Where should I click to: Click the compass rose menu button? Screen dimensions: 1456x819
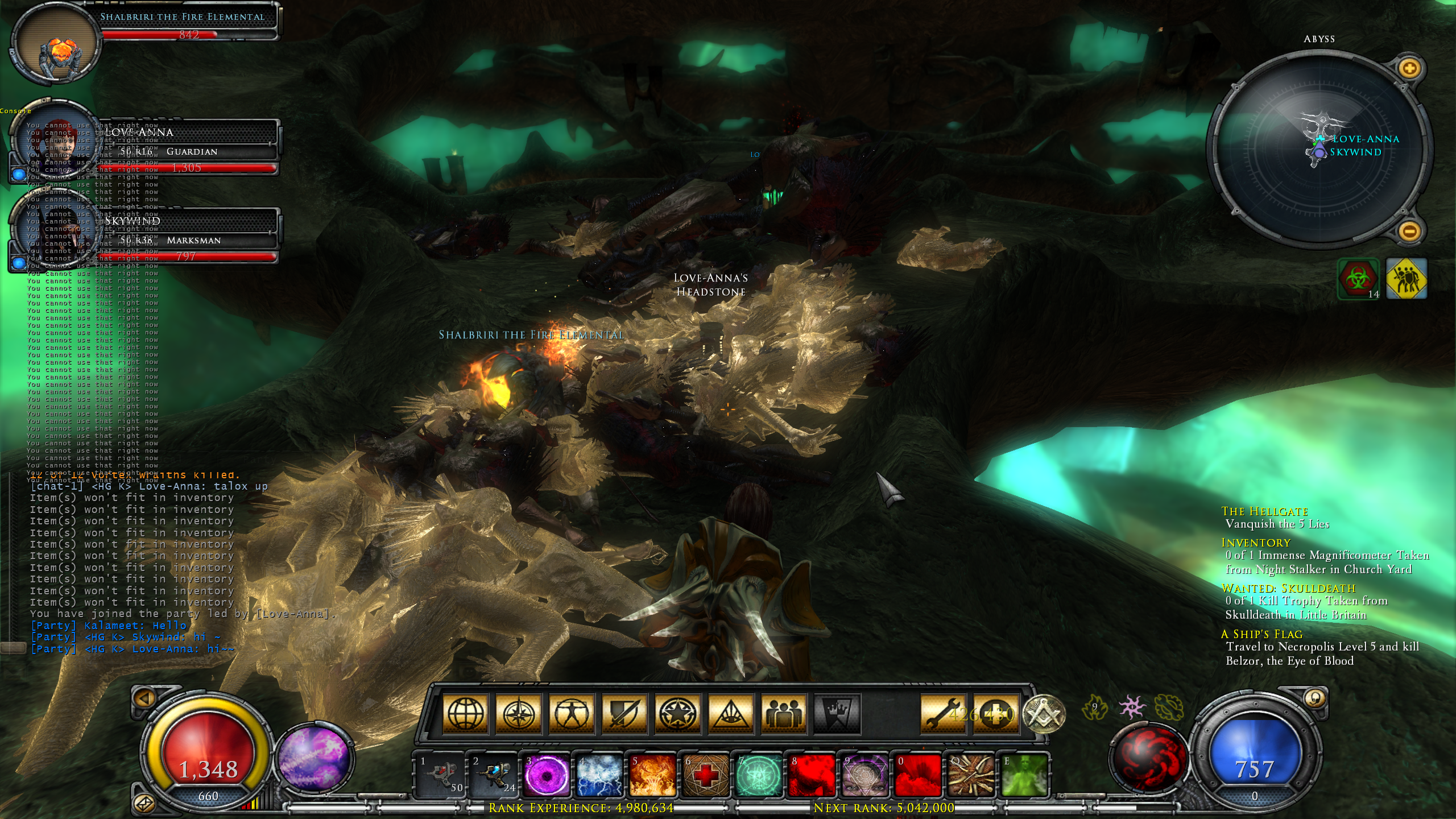(518, 713)
